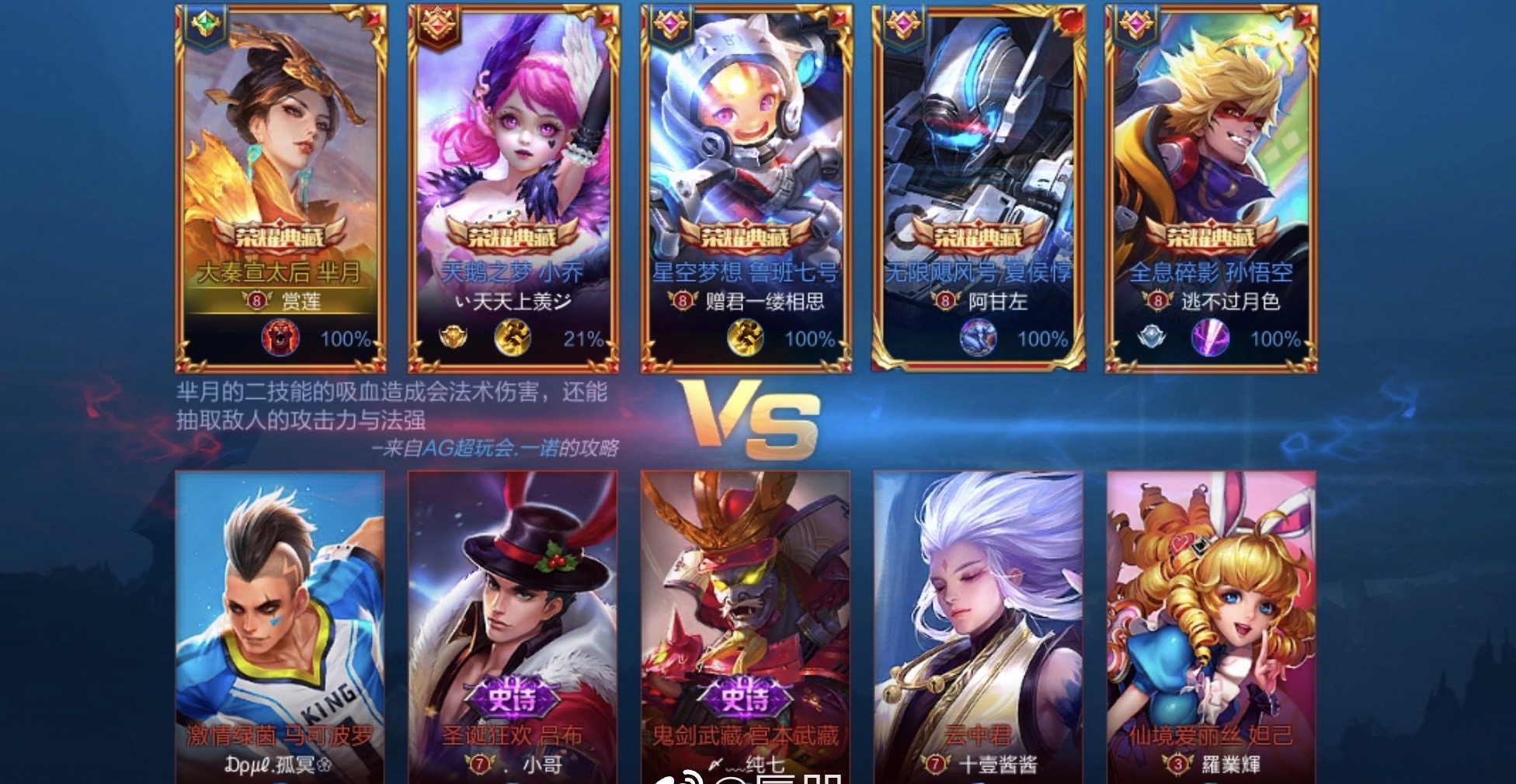
Task: Select 鲁班七号's Sprint summoner spell icon
Action: 746,339
